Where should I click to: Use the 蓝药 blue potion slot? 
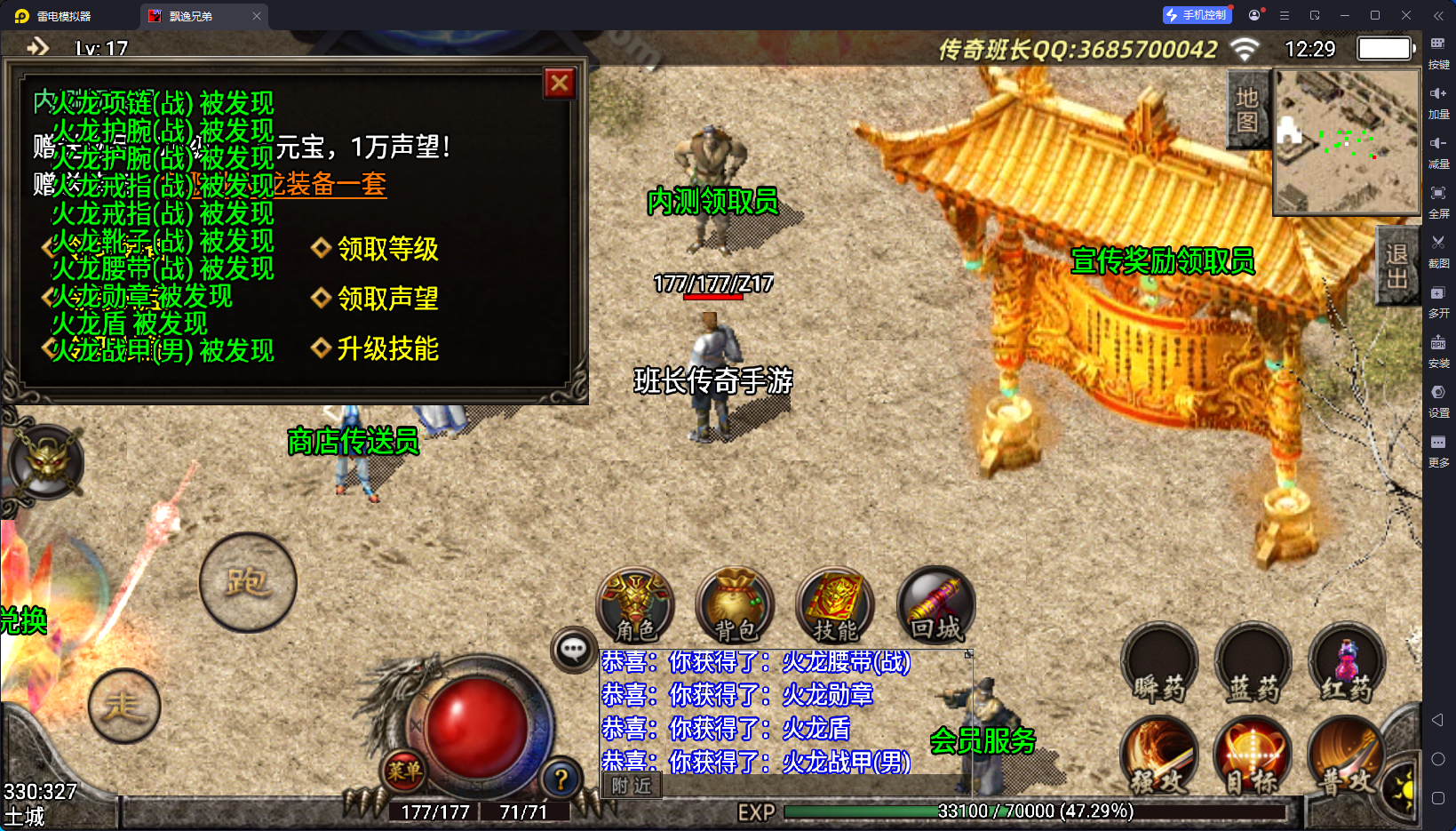point(1253,665)
